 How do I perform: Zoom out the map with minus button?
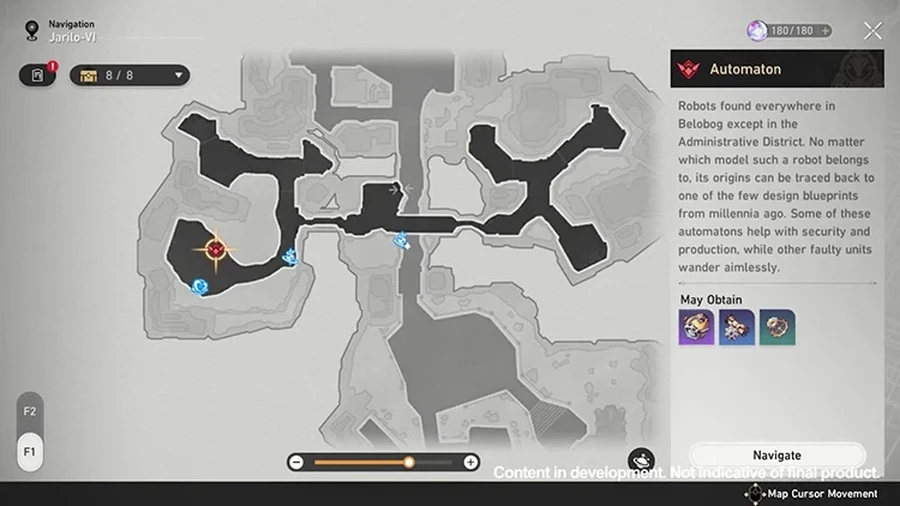tap(296, 462)
